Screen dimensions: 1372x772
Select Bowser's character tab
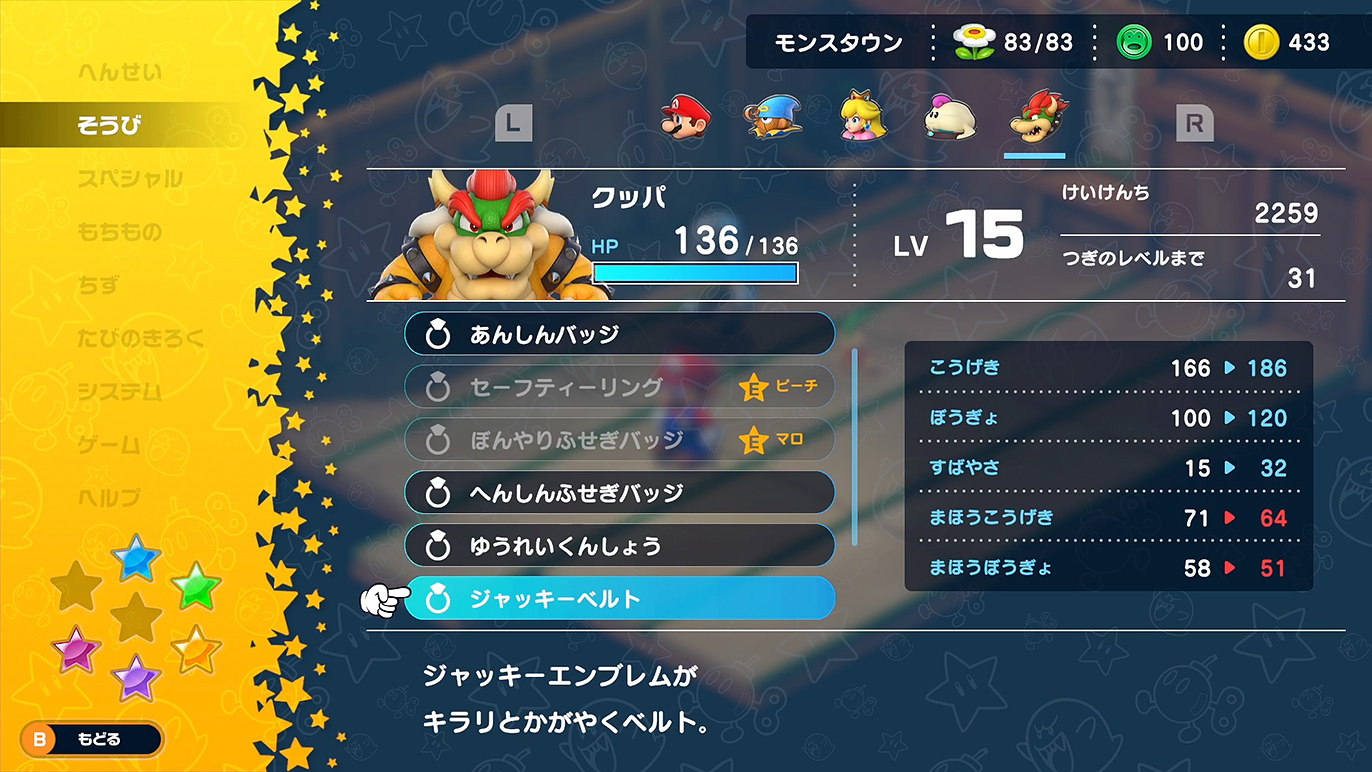pos(1036,118)
